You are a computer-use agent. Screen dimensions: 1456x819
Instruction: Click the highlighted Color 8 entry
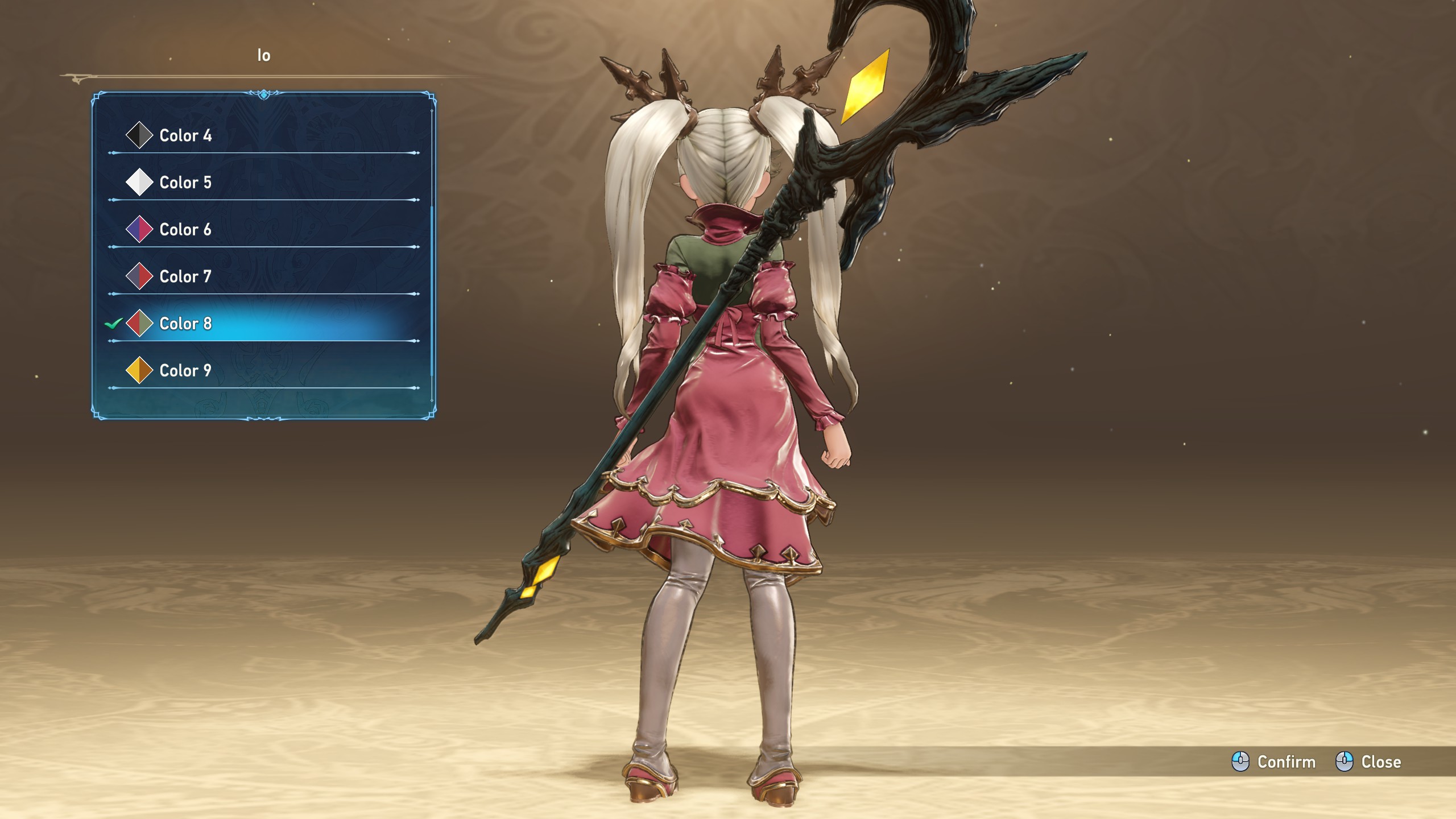click(185, 324)
